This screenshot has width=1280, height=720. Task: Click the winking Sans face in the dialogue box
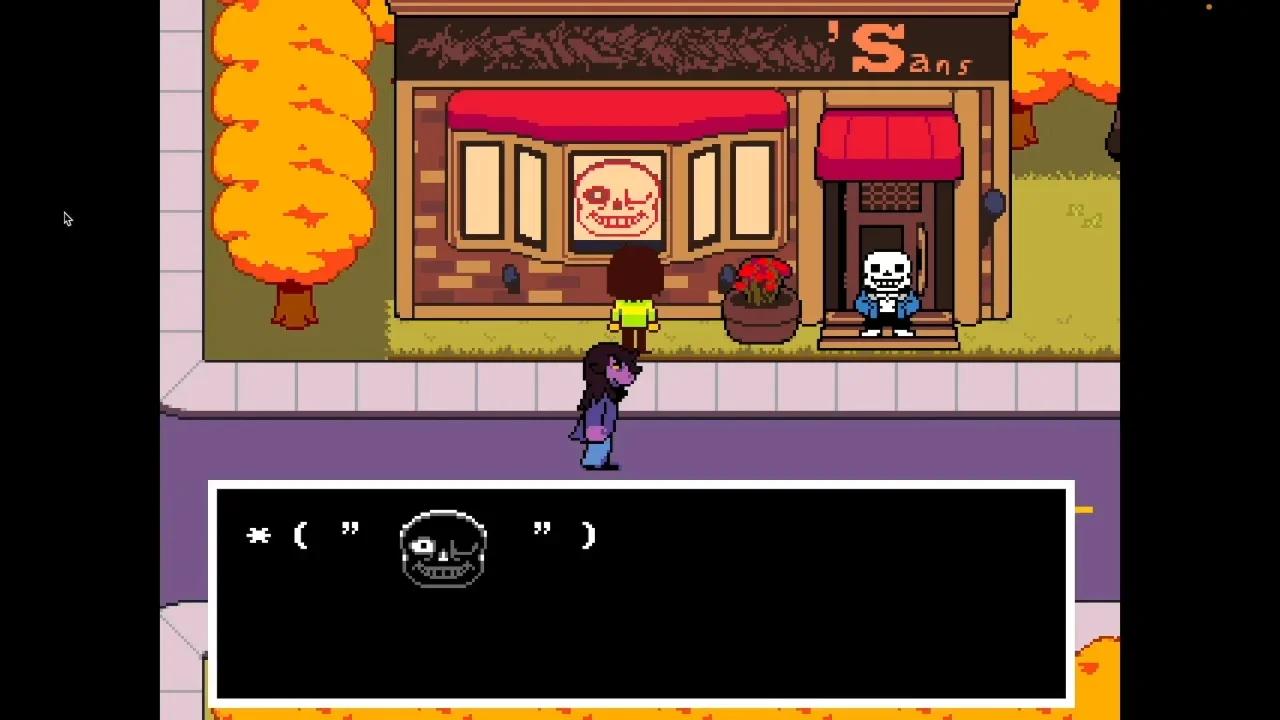point(442,550)
